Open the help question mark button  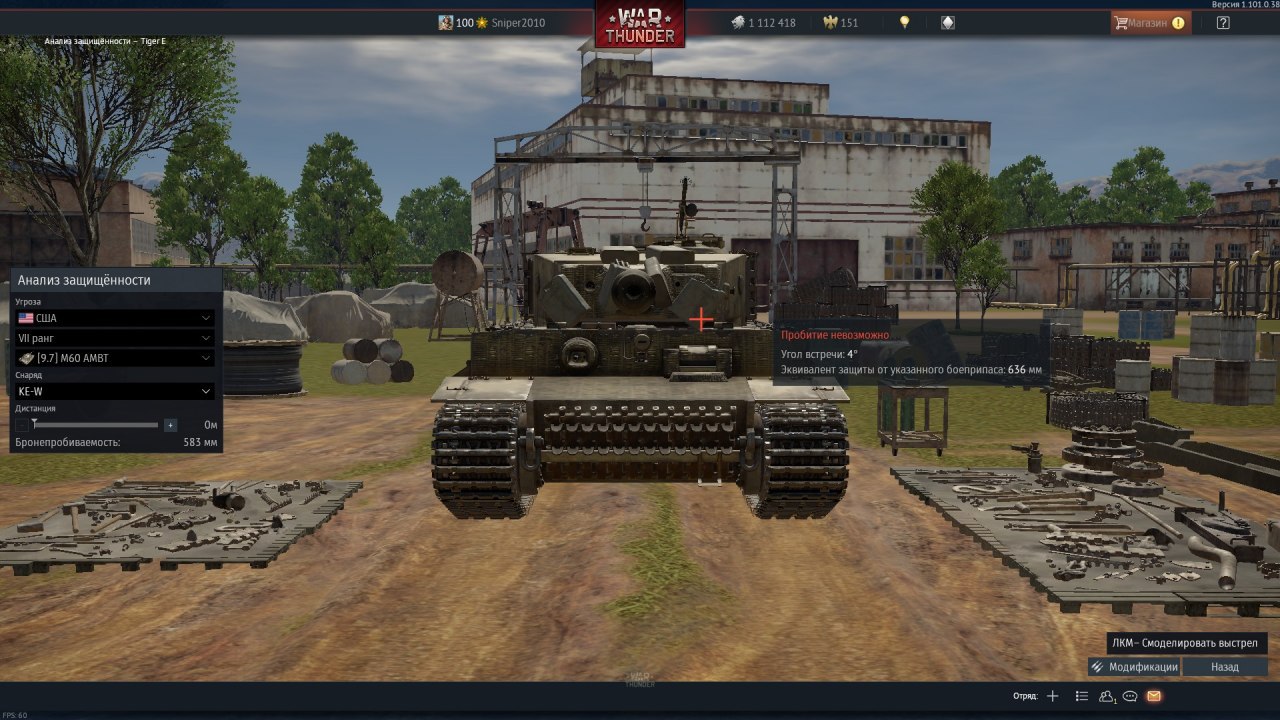[x=1223, y=22]
